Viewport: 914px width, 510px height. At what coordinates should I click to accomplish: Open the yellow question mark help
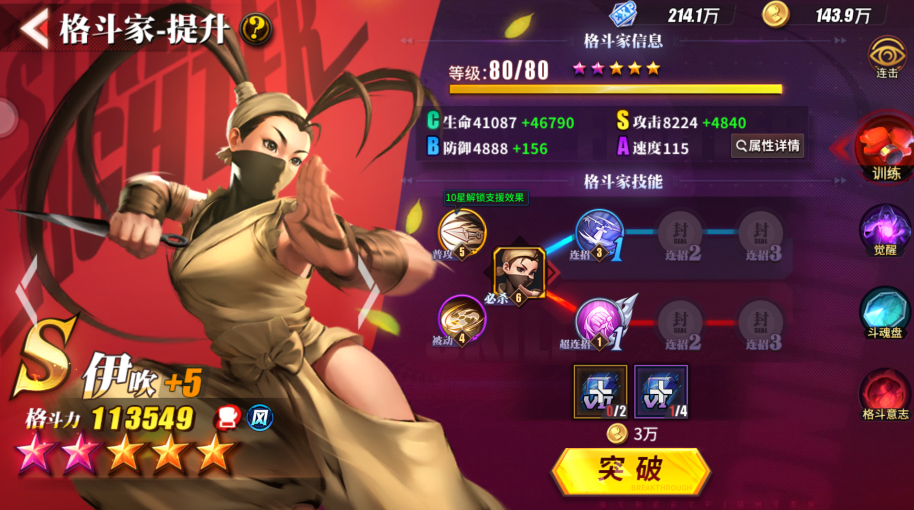pos(257,28)
